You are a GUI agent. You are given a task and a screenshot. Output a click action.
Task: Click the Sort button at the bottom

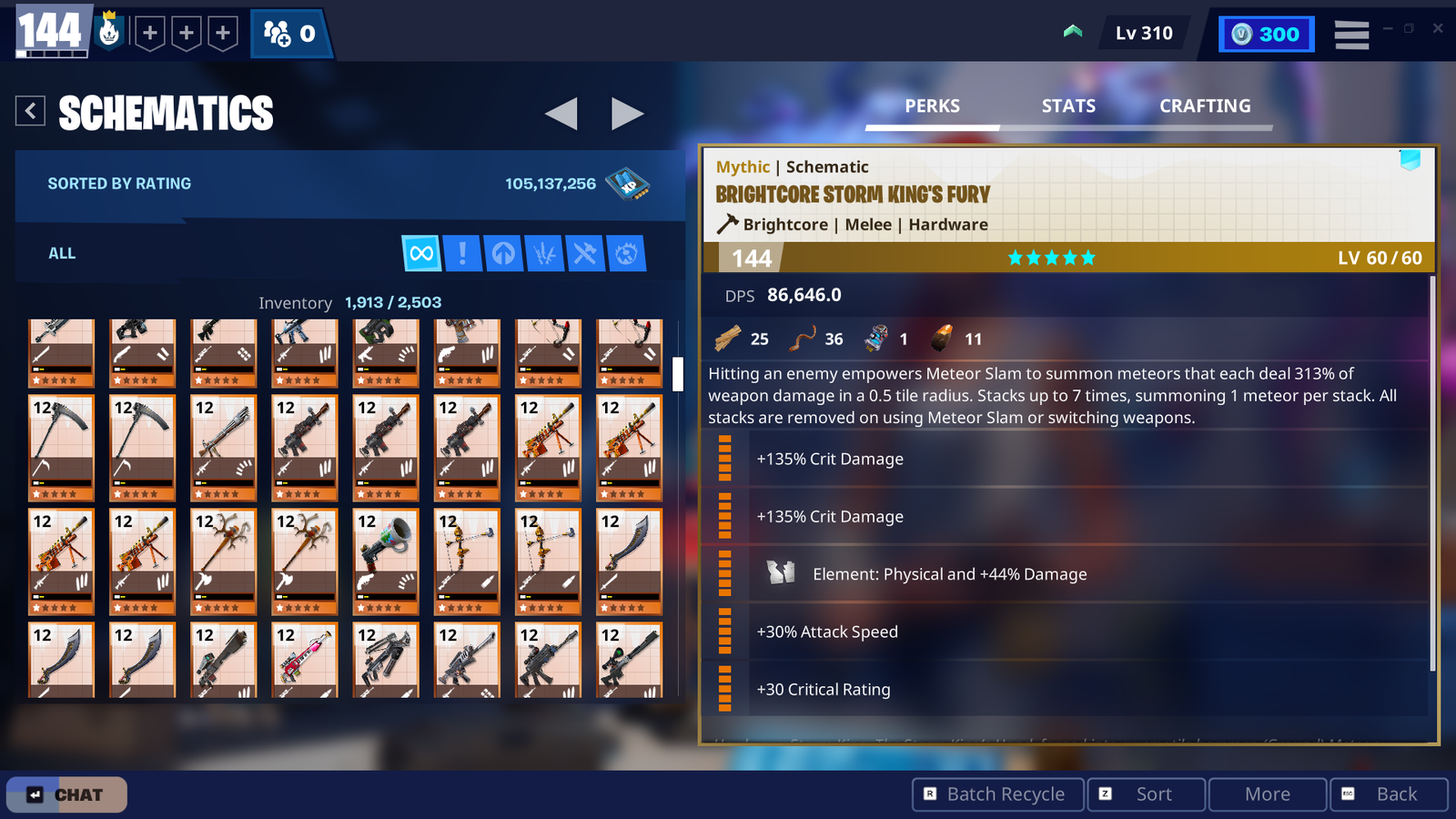tap(1146, 794)
